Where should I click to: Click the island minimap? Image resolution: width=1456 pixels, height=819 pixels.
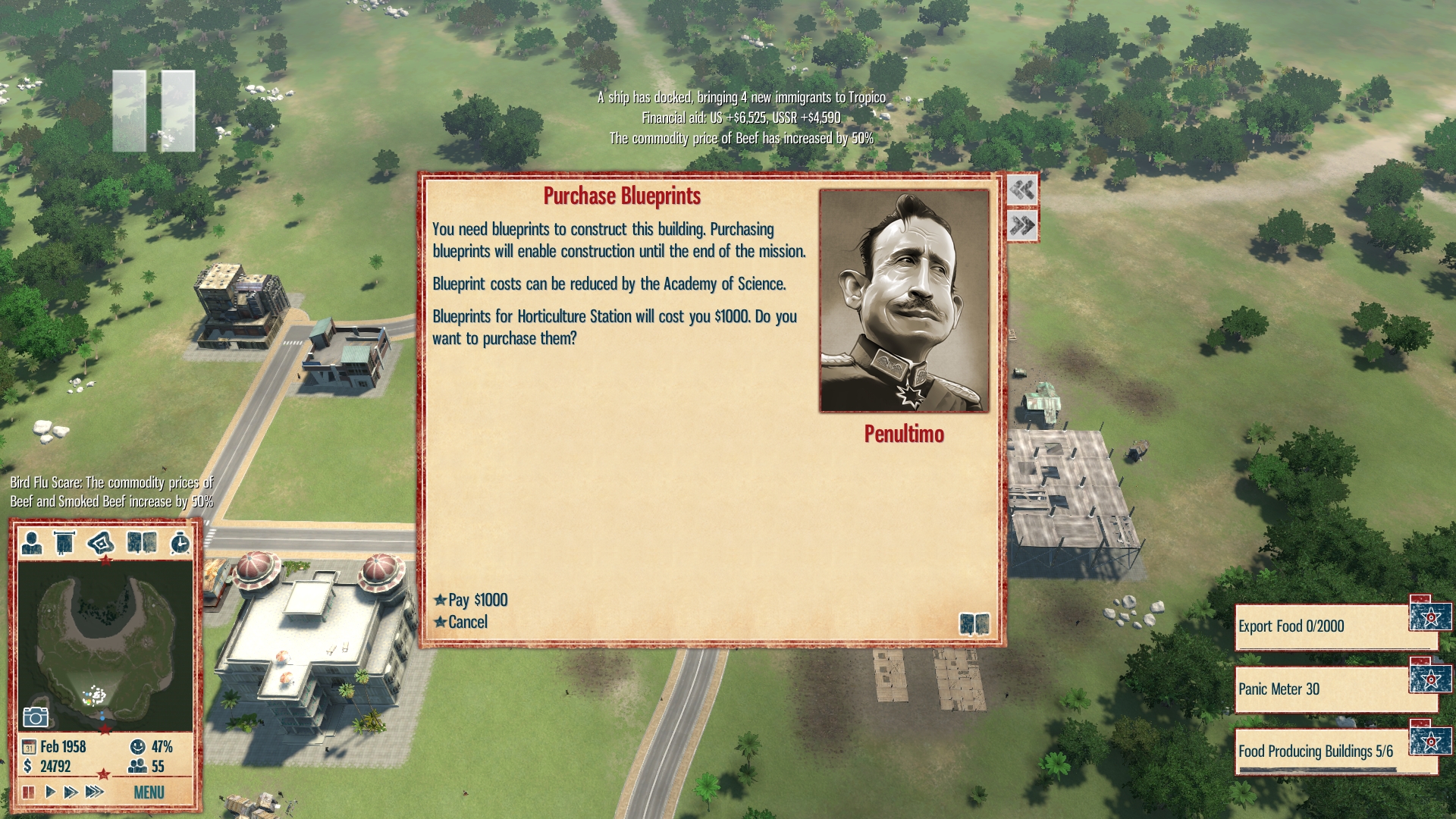(x=105, y=645)
